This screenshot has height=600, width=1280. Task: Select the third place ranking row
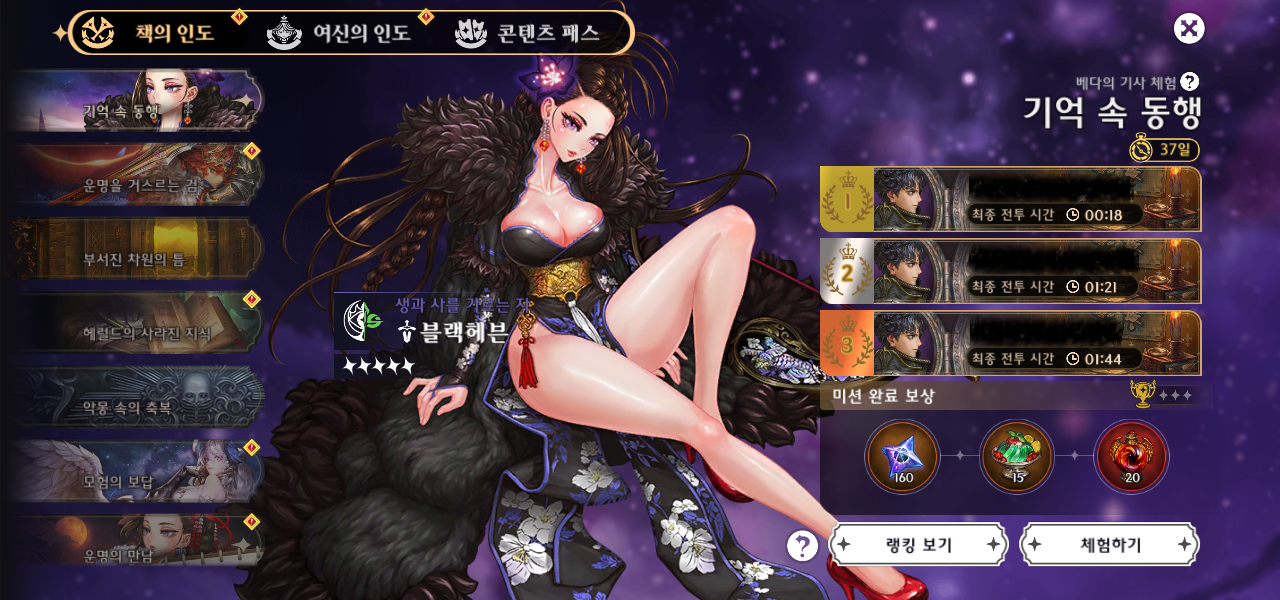tap(1010, 344)
